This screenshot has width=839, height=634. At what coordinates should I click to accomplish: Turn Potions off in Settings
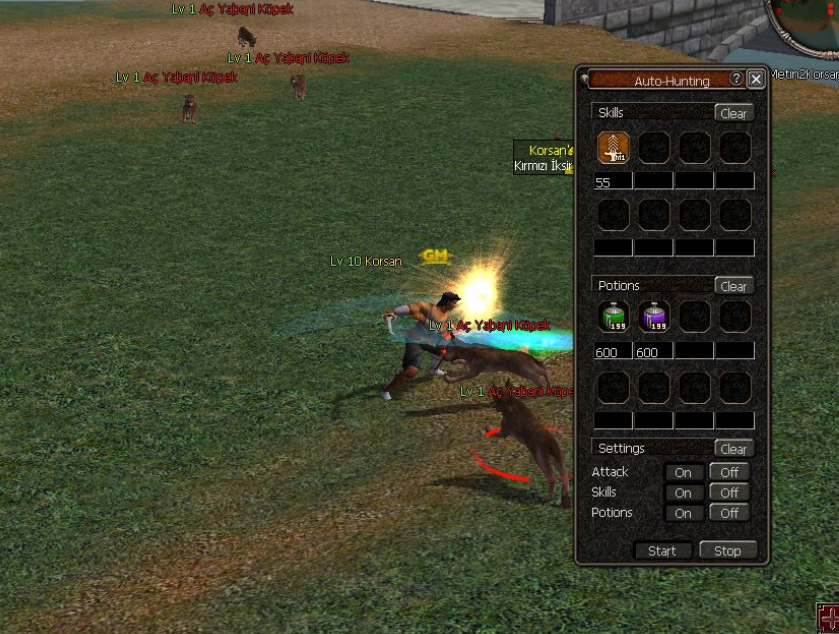tap(729, 513)
